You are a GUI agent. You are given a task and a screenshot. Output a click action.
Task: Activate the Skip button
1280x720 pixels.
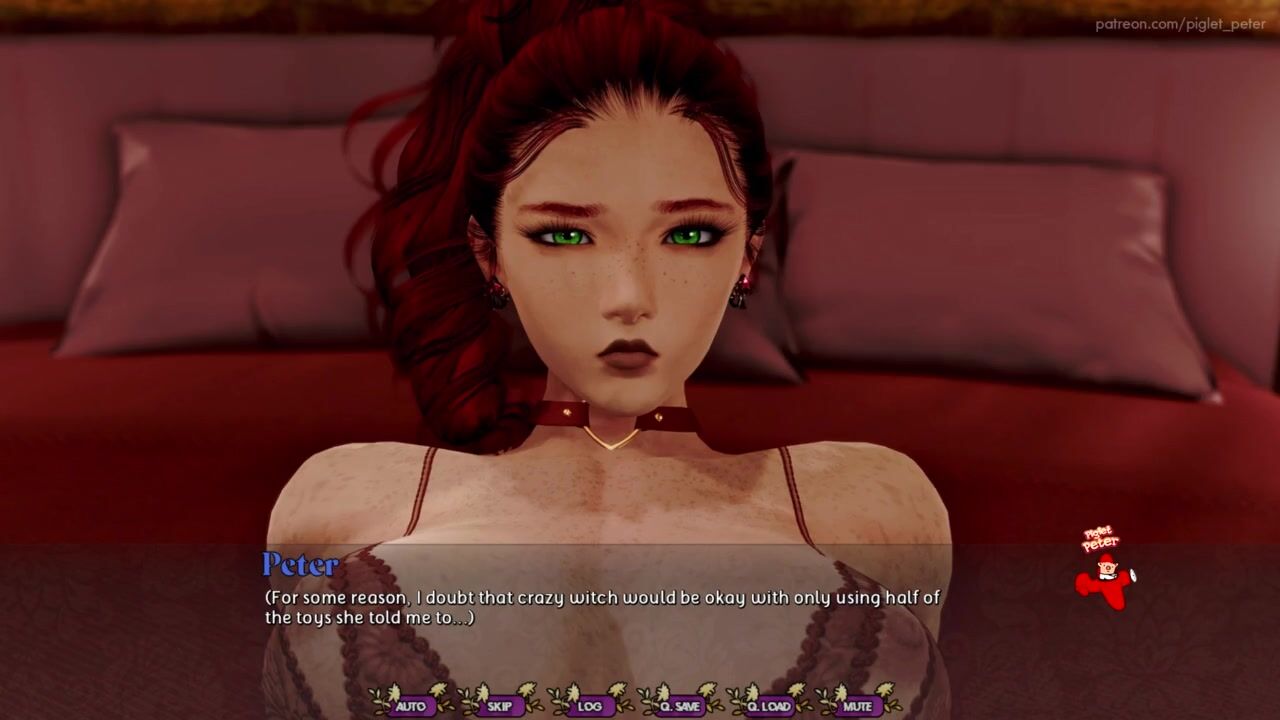500,706
